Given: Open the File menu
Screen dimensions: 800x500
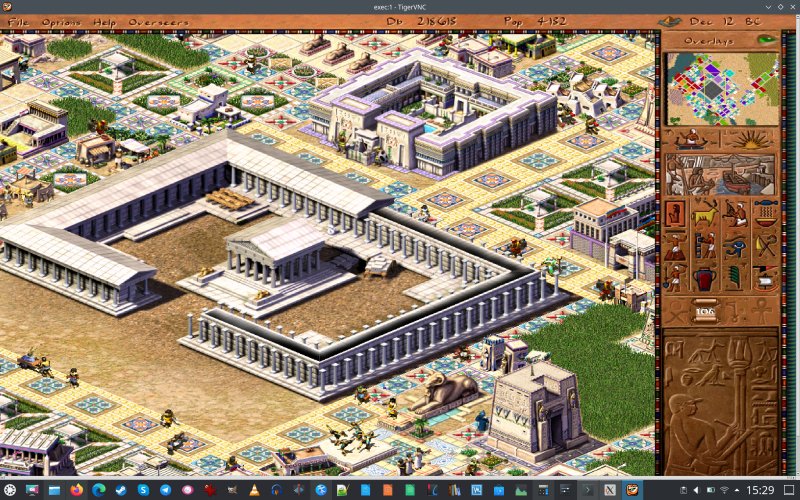Looking at the screenshot, I should click(18, 22).
